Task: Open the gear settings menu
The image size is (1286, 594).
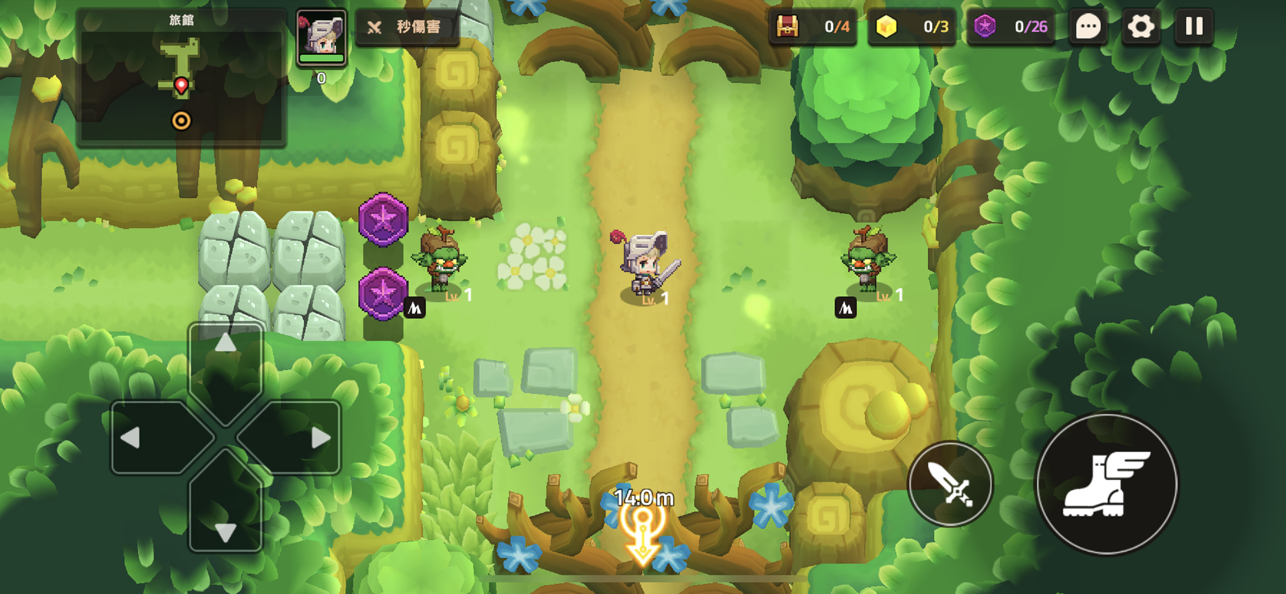Action: 1140,27
